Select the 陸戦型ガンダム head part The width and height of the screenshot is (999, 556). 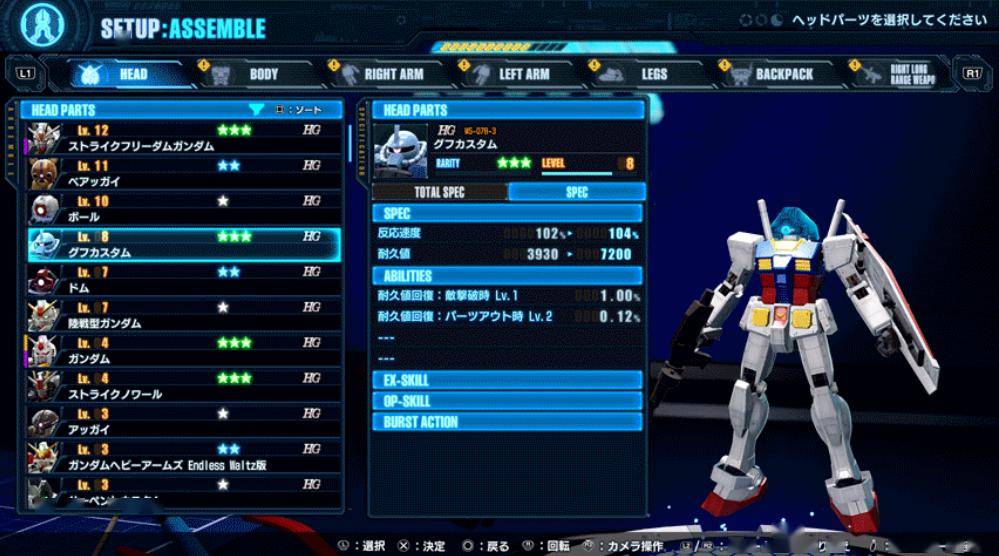[184, 314]
